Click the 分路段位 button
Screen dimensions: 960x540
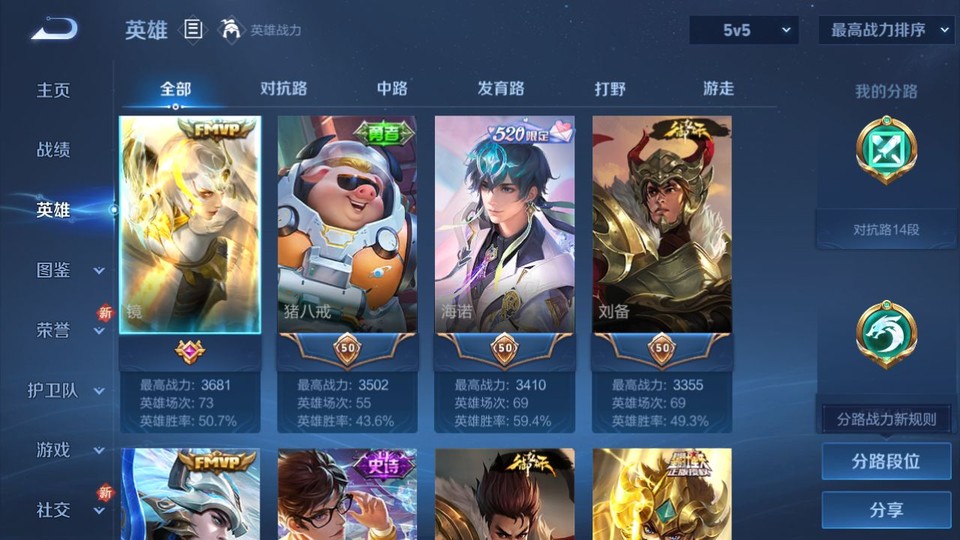click(886, 462)
